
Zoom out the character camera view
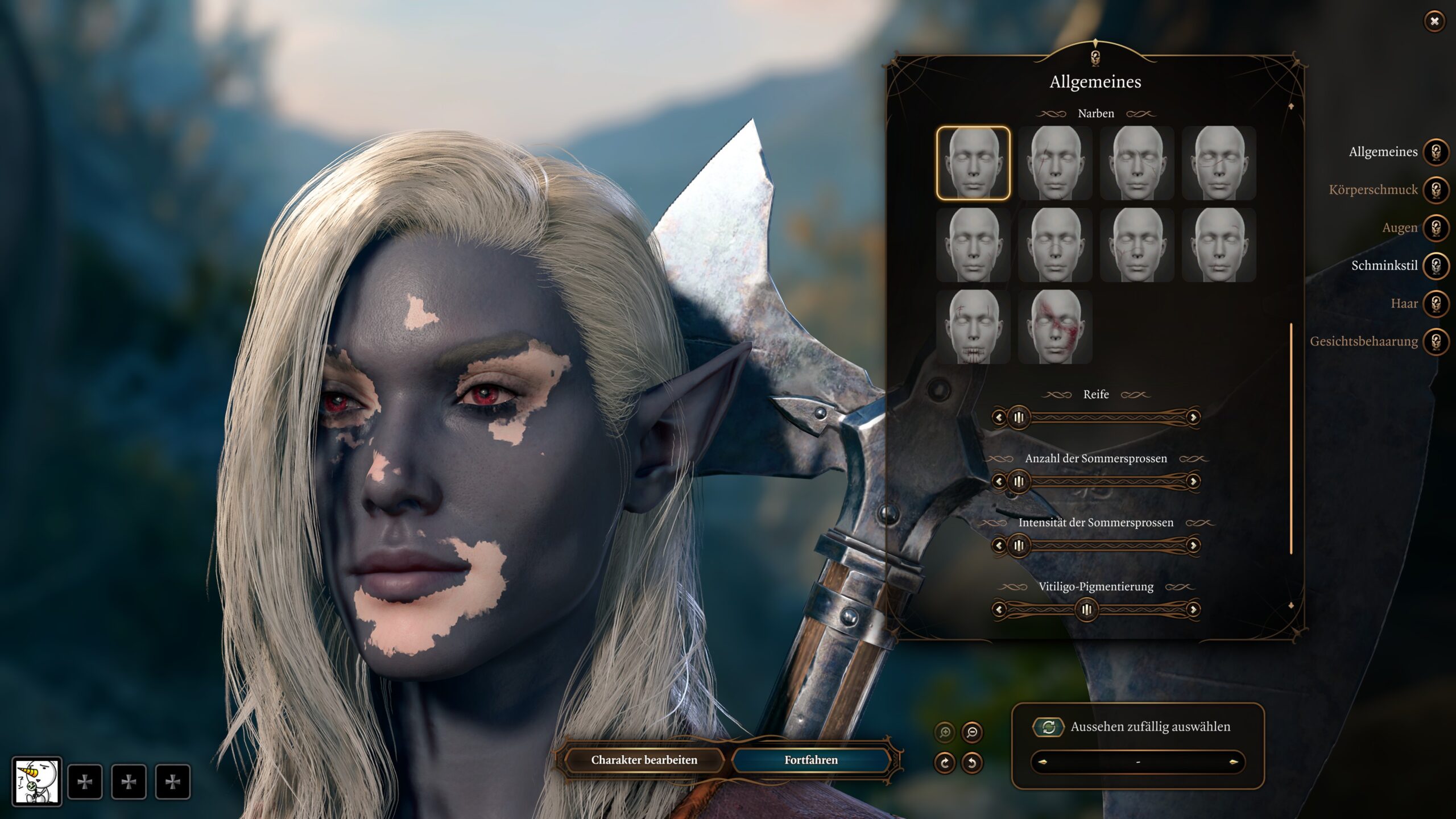coord(972,732)
